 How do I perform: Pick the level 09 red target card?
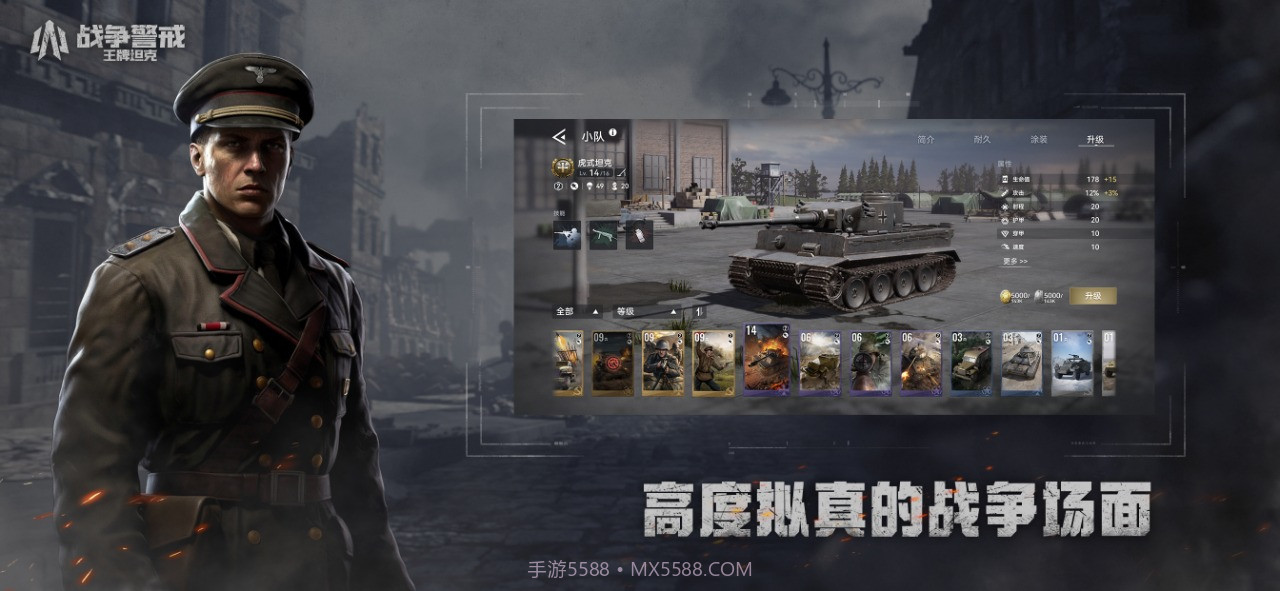(612, 363)
